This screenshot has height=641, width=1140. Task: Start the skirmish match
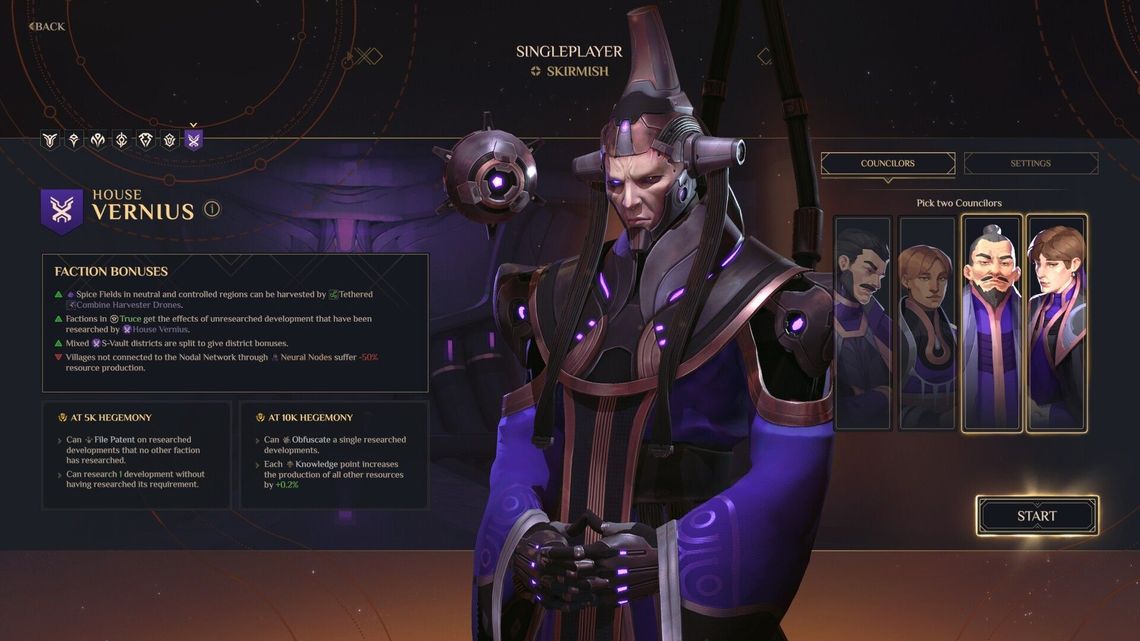(1037, 516)
